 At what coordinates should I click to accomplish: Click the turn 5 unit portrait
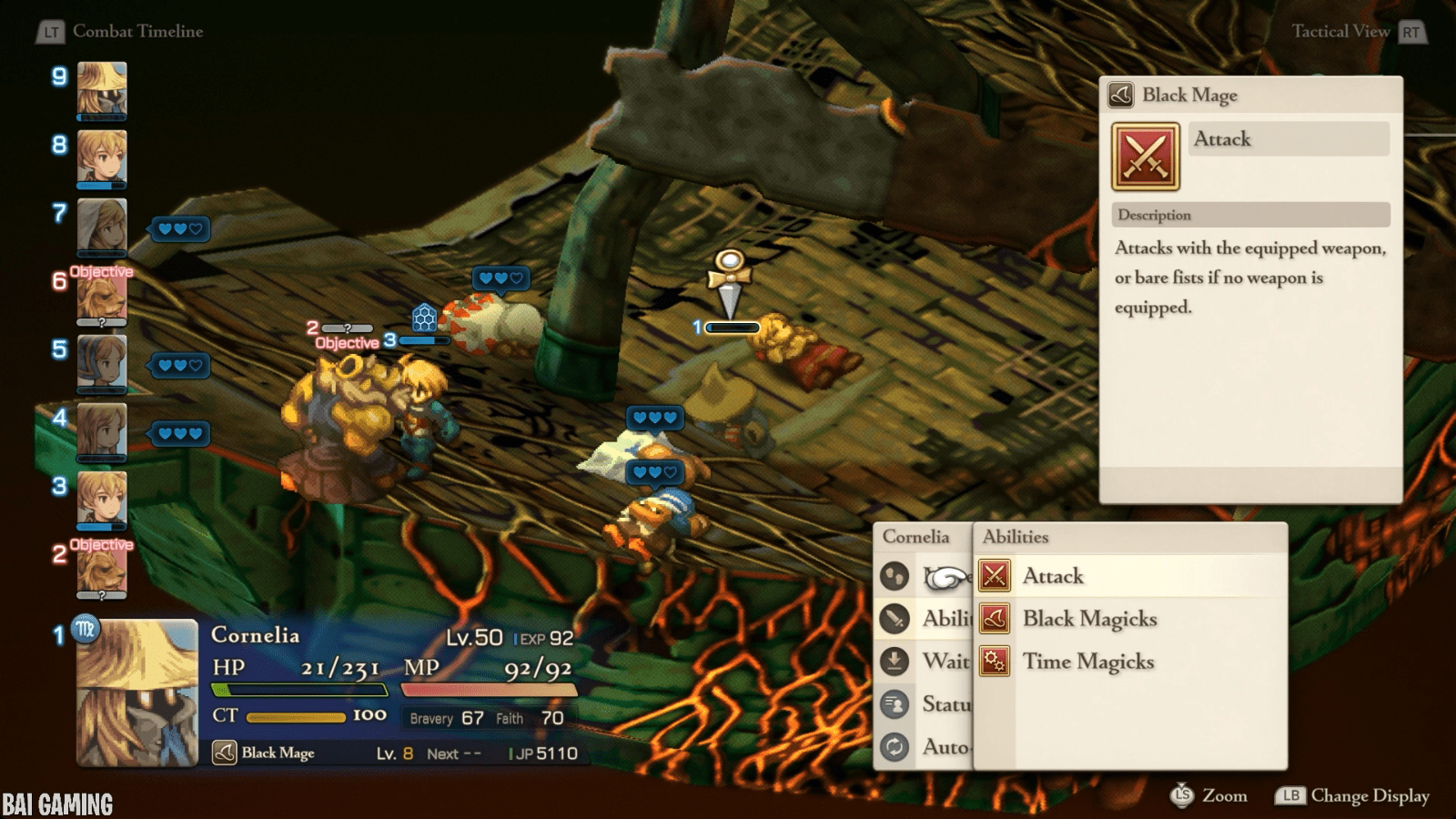point(102,363)
